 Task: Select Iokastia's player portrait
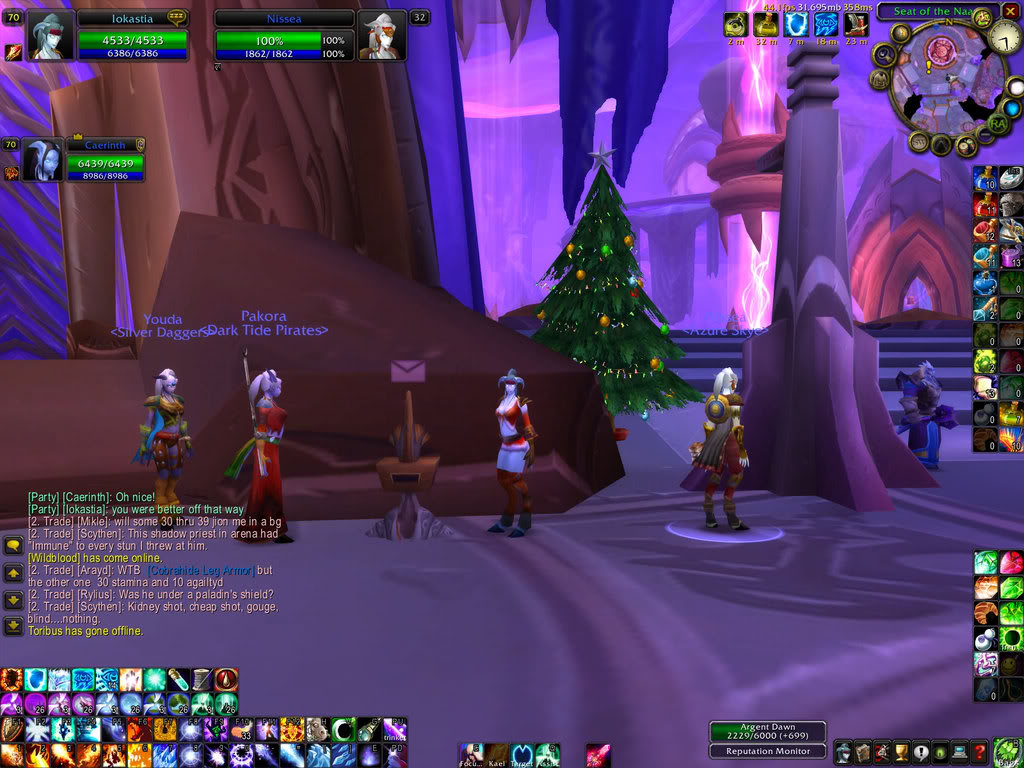50,36
